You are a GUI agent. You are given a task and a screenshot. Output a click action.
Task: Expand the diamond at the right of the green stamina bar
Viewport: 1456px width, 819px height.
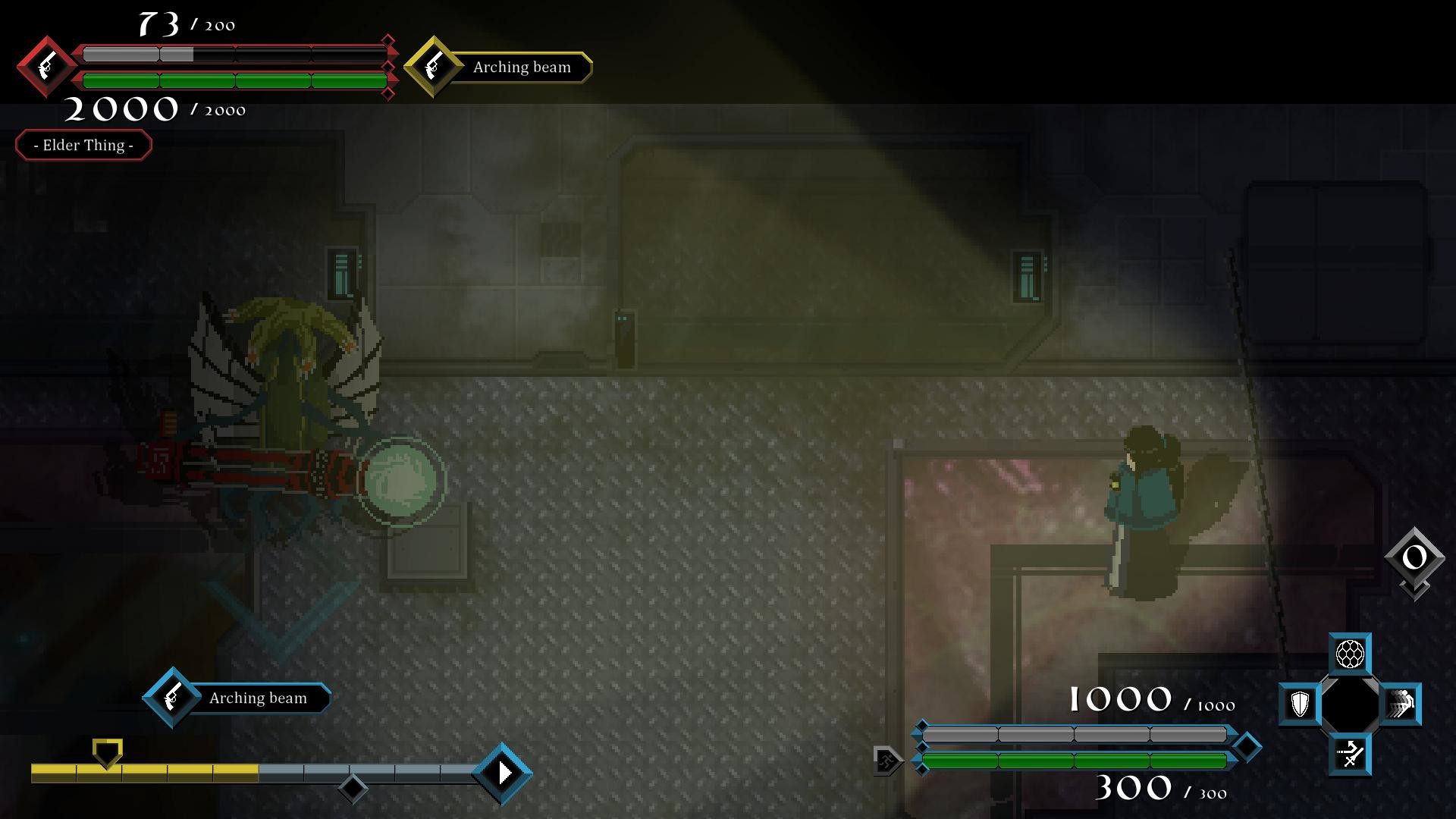point(1246,748)
